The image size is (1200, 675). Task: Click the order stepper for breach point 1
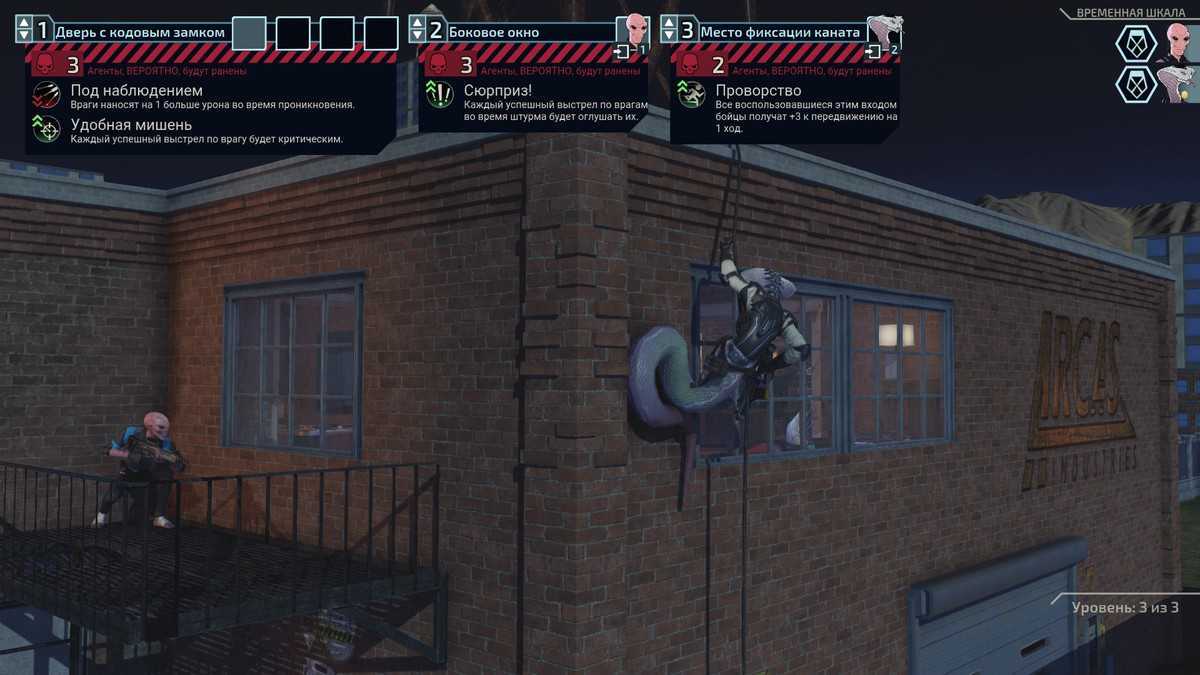click(24, 30)
